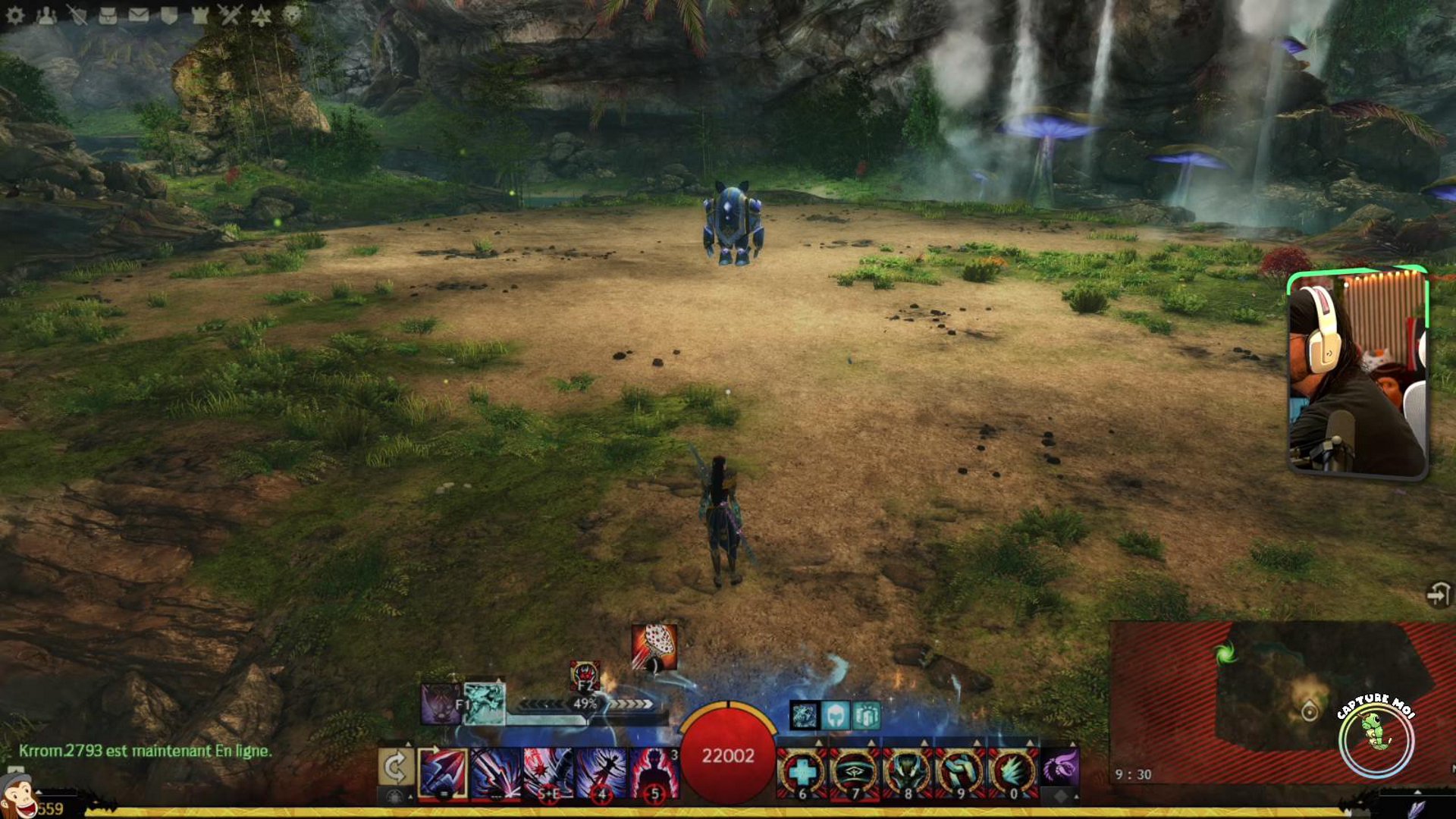
Task: Click the weapon swap arrow button
Action: pos(396,768)
